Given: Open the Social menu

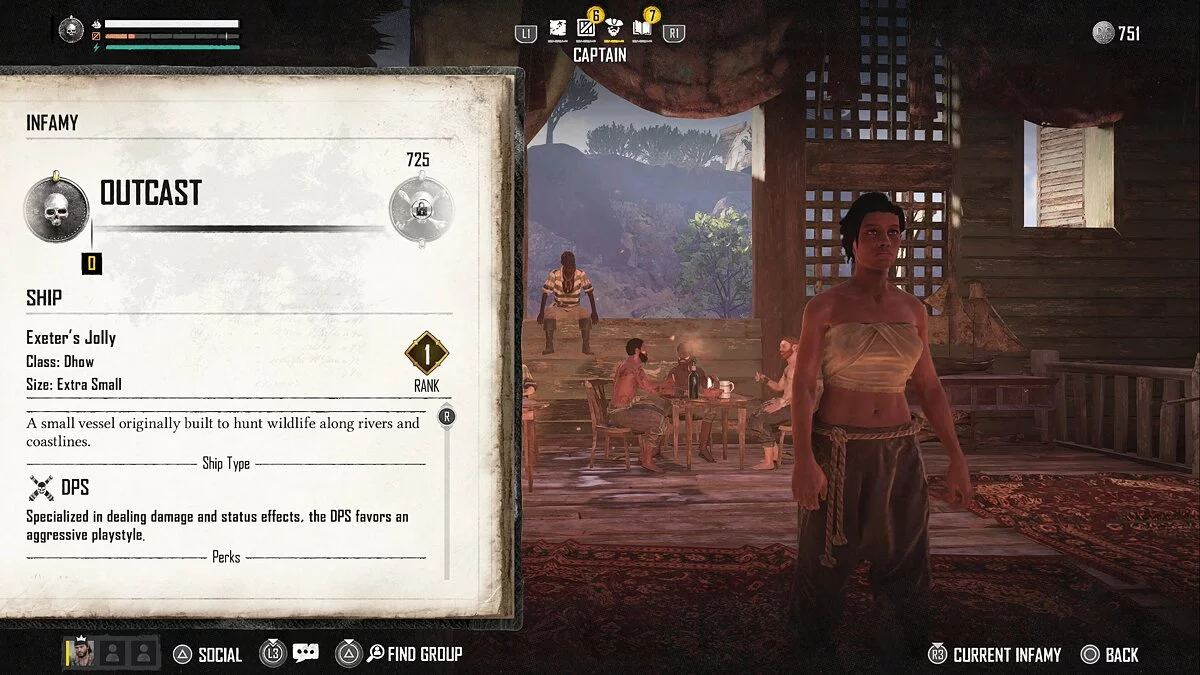Looking at the screenshot, I should 208,655.
